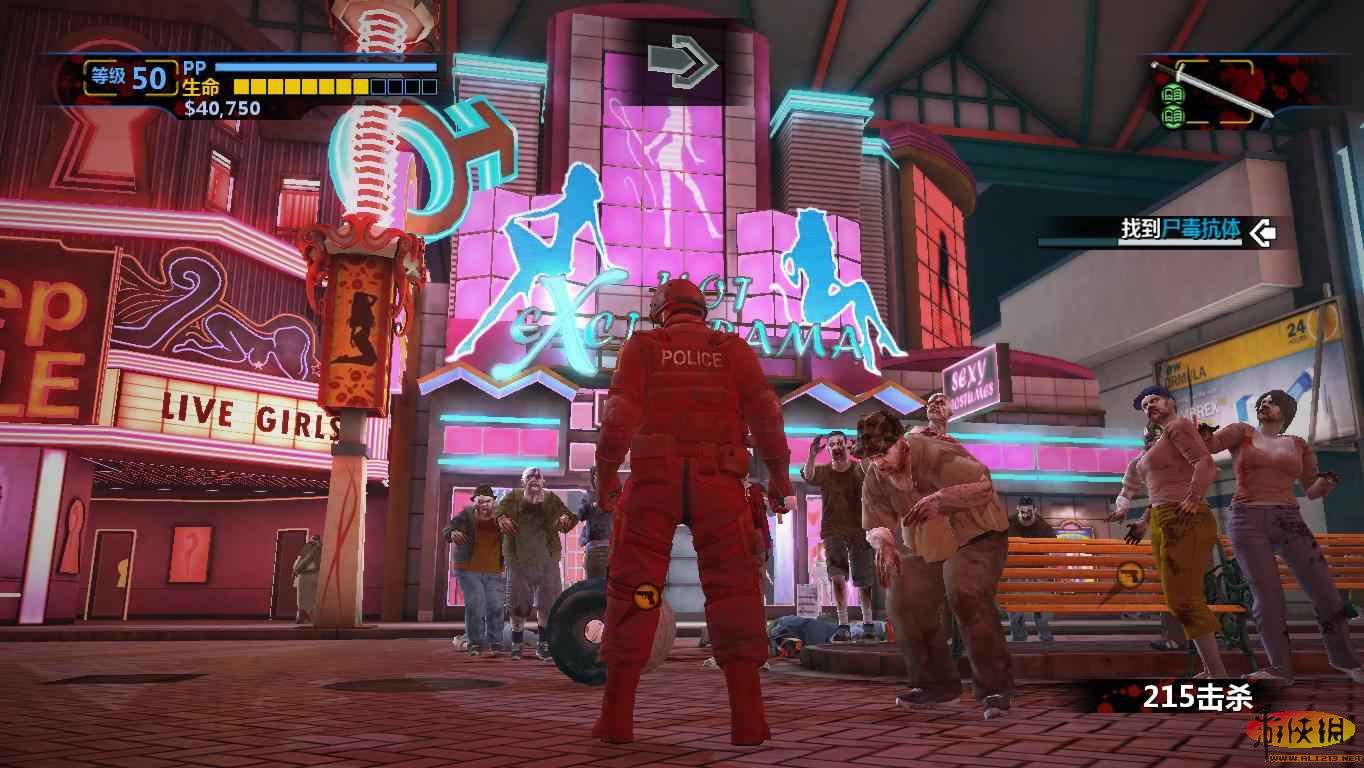This screenshot has height=768, width=1364.
Task: Click the green magazine icons beside the weapon slot
Action: coord(1170,105)
